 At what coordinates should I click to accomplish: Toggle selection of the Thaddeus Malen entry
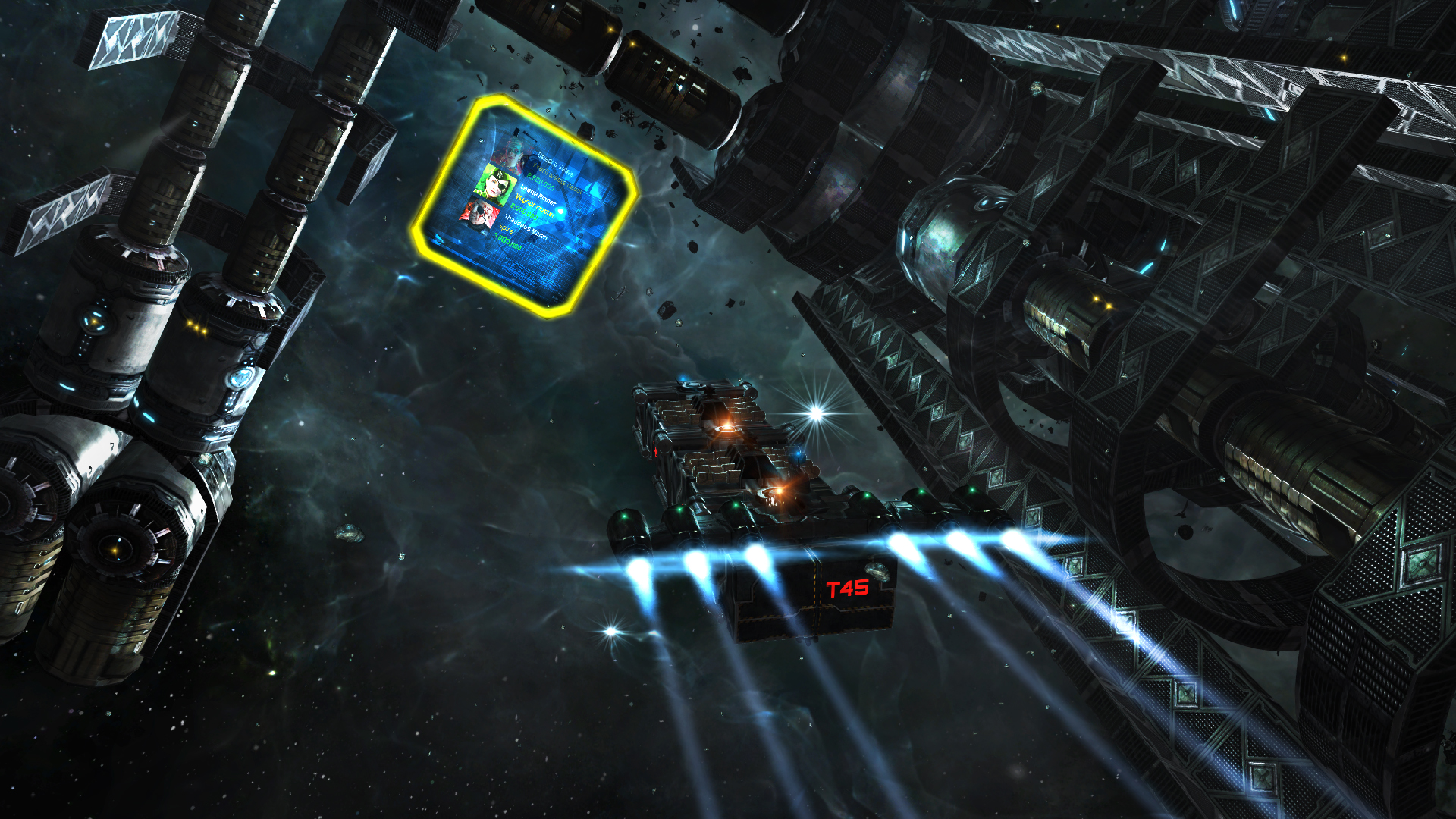(526, 225)
